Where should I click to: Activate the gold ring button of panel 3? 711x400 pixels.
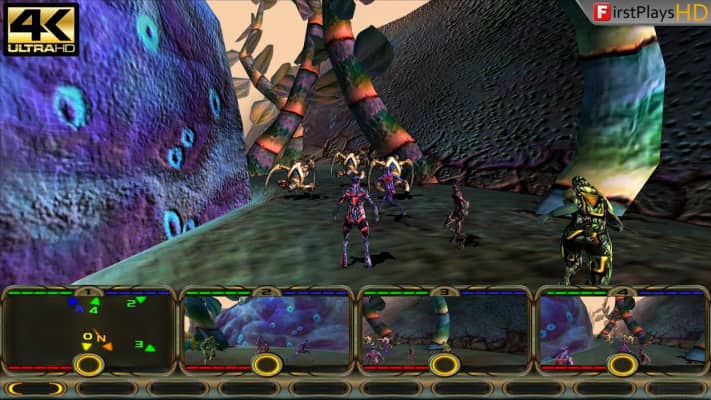pyautogui.click(x=445, y=365)
